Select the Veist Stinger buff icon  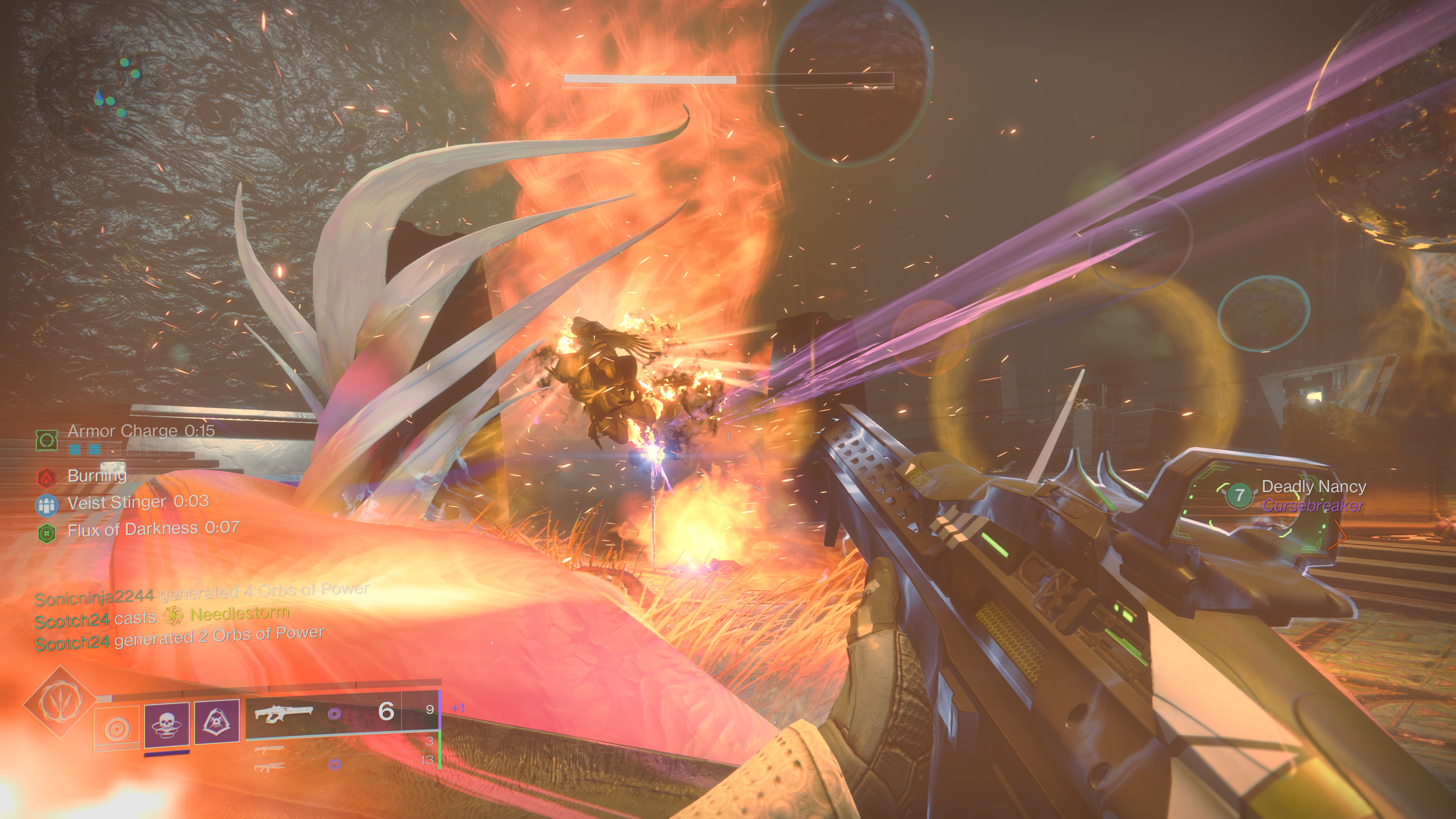(x=46, y=505)
